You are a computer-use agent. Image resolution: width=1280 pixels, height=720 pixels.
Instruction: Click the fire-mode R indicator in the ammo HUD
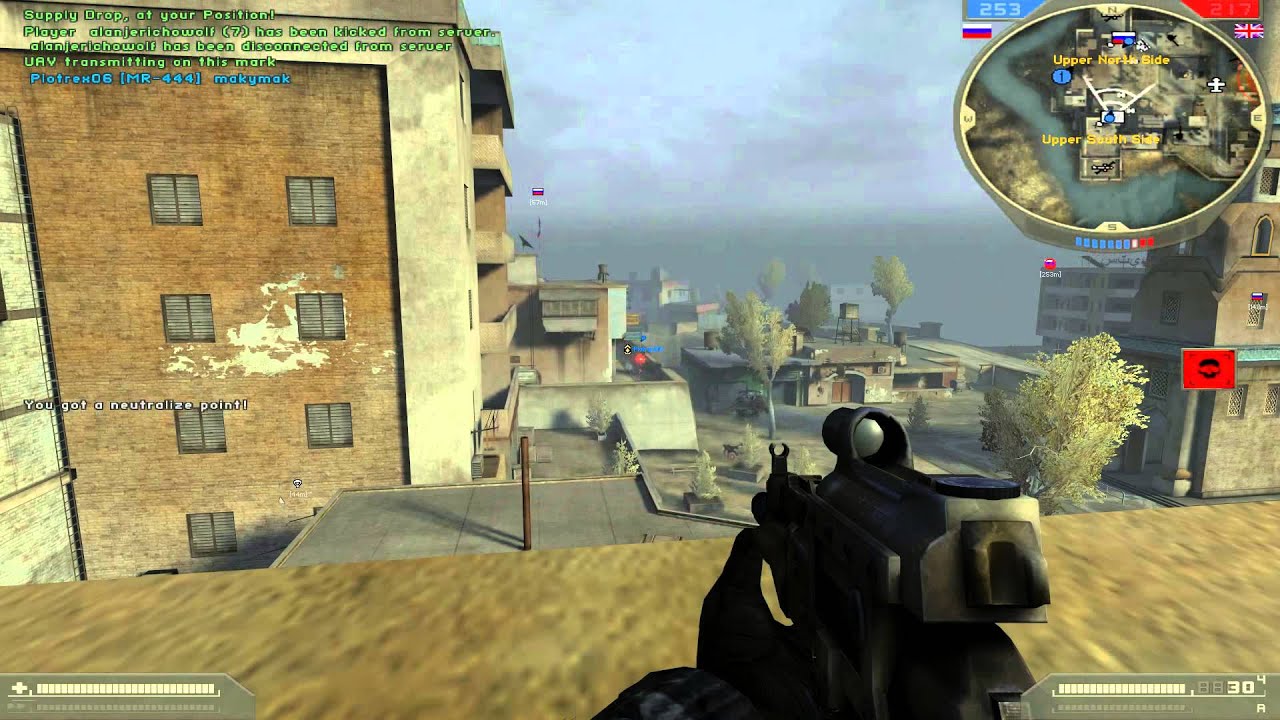[x=1259, y=708]
